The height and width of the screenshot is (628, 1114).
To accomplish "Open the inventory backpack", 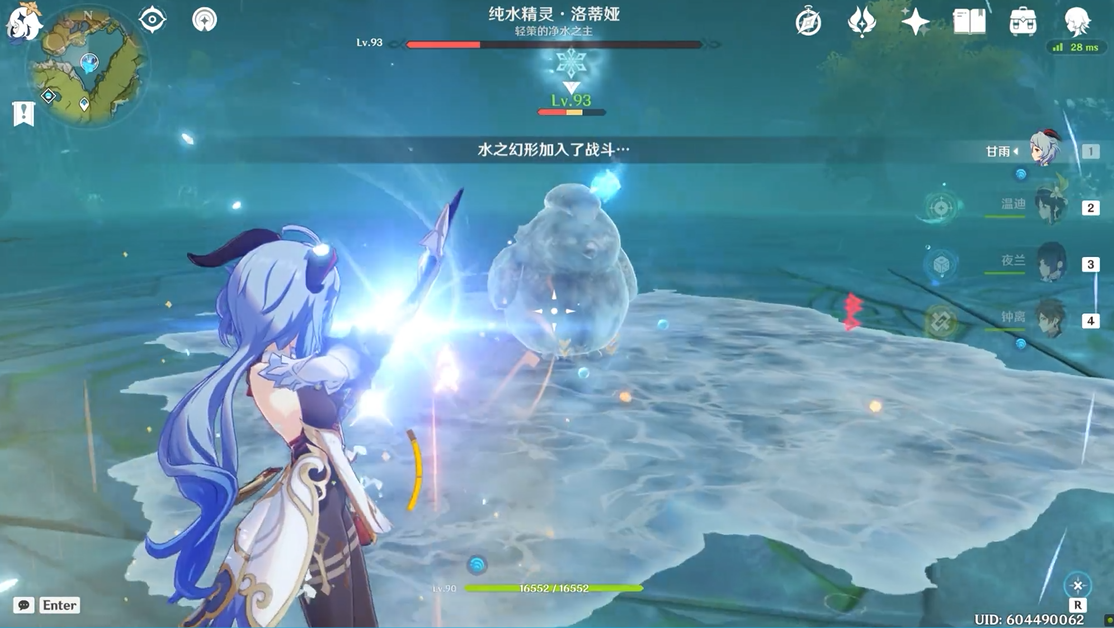I will point(1023,21).
